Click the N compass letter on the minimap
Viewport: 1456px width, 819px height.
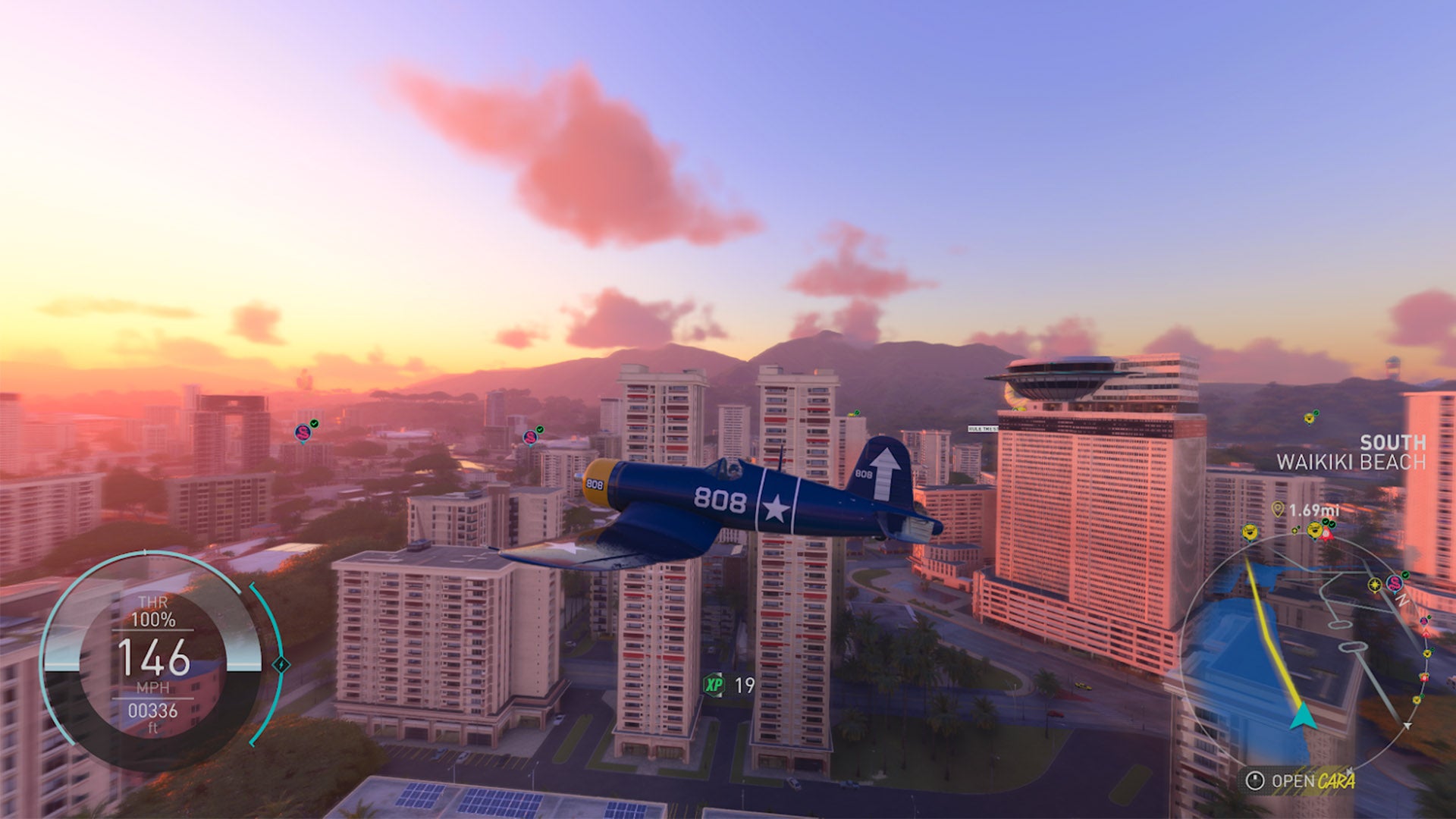click(1401, 601)
